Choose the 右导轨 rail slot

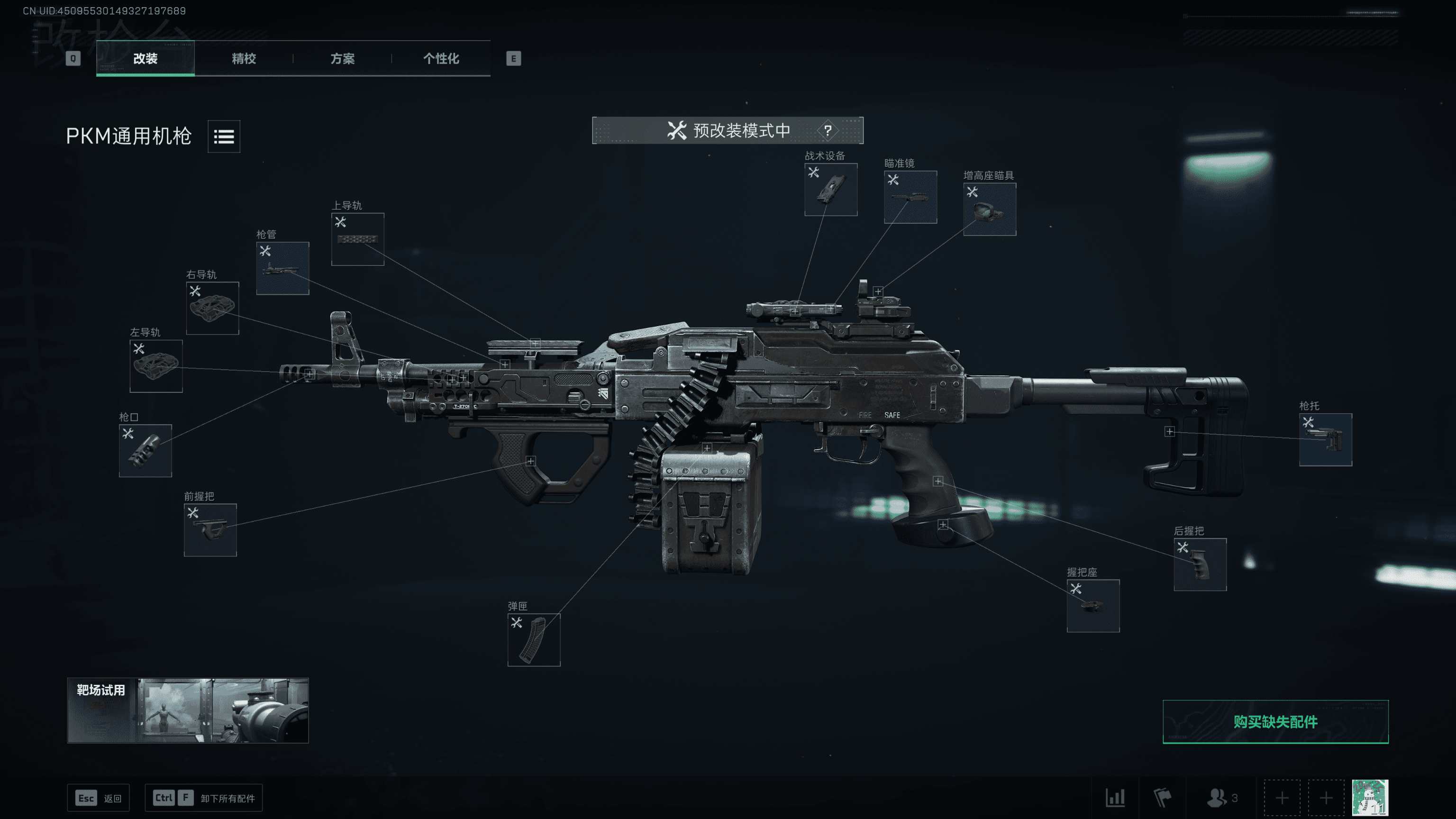(x=212, y=308)
